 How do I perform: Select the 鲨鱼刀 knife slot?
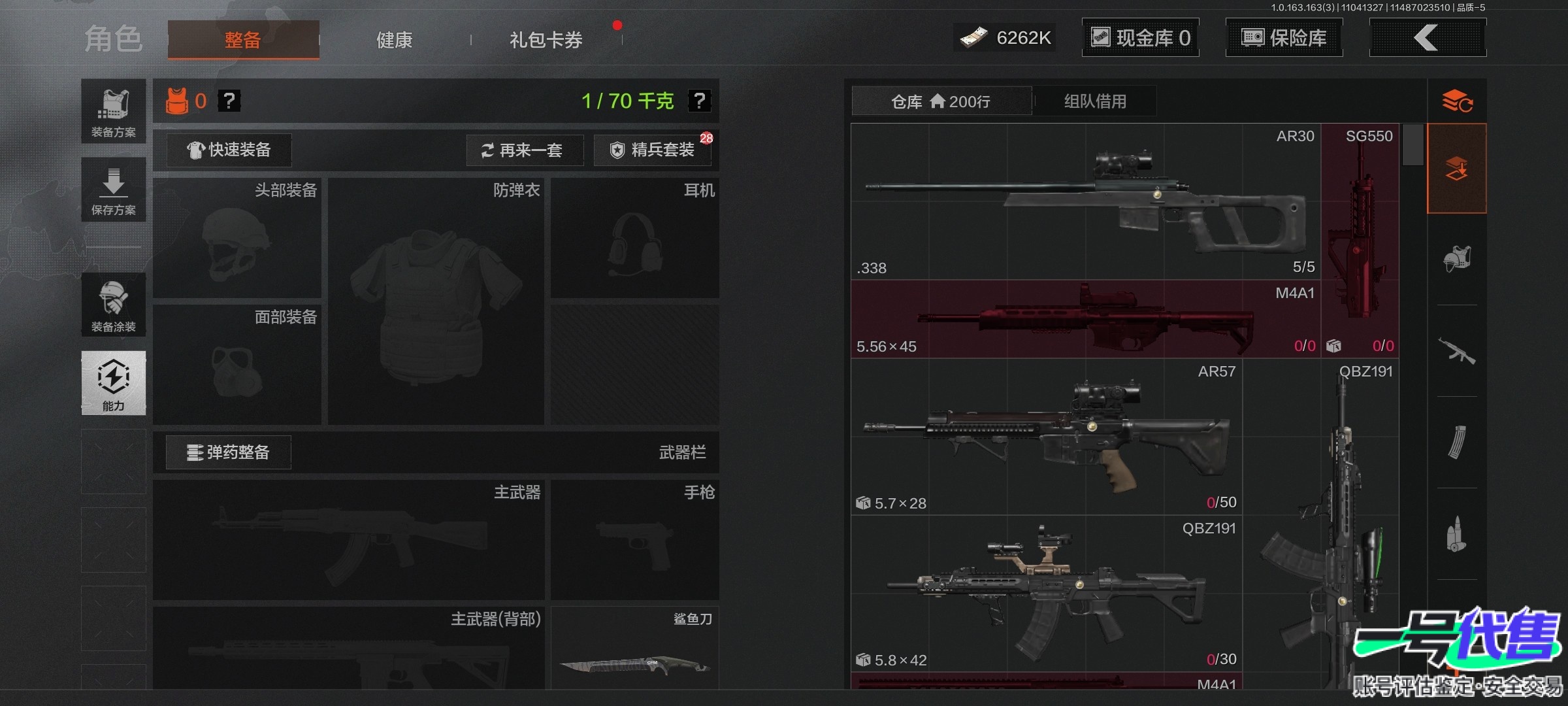pyautogui.click(x=634, y=648)
